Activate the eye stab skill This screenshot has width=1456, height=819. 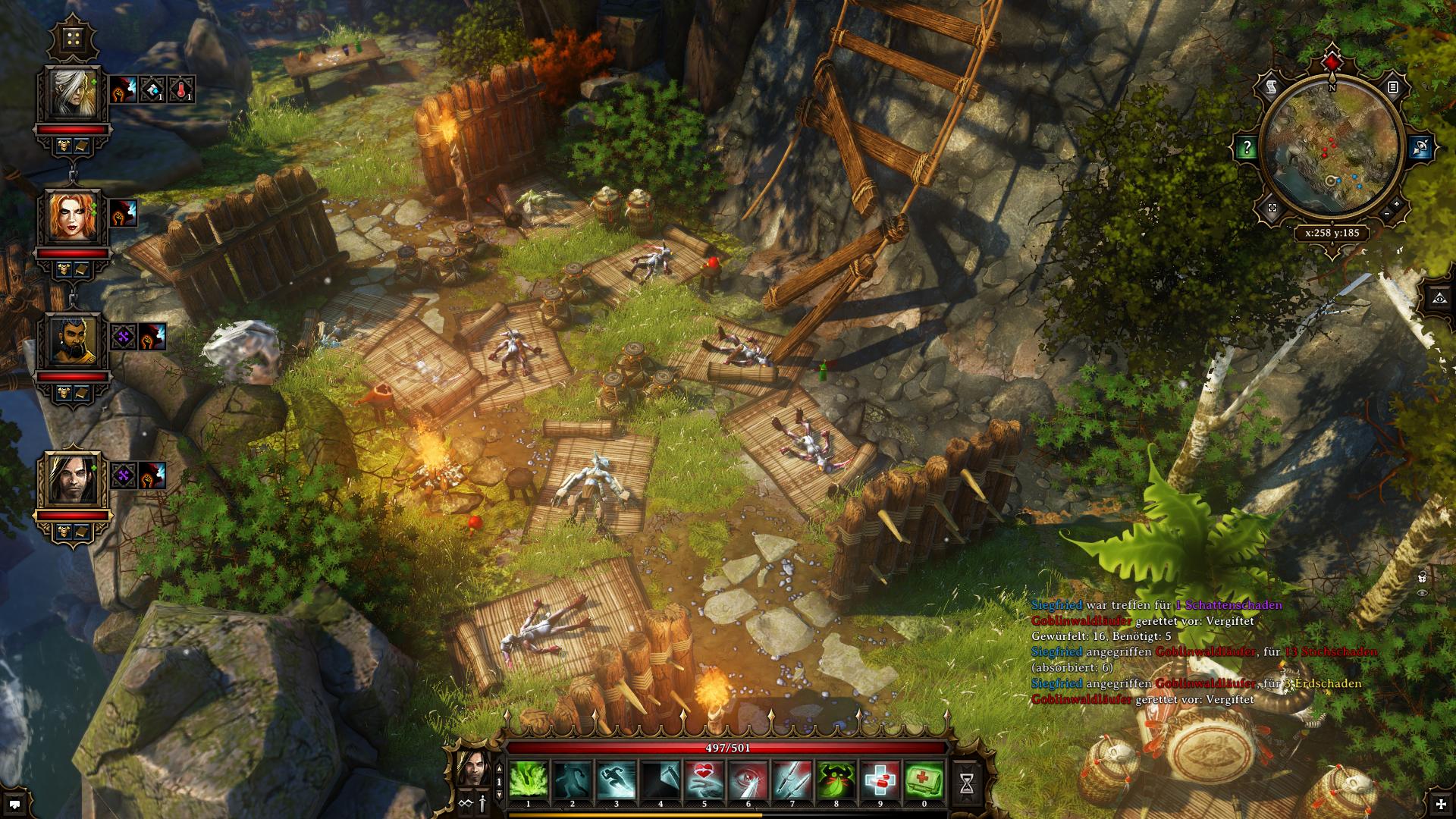click(748, 779)
